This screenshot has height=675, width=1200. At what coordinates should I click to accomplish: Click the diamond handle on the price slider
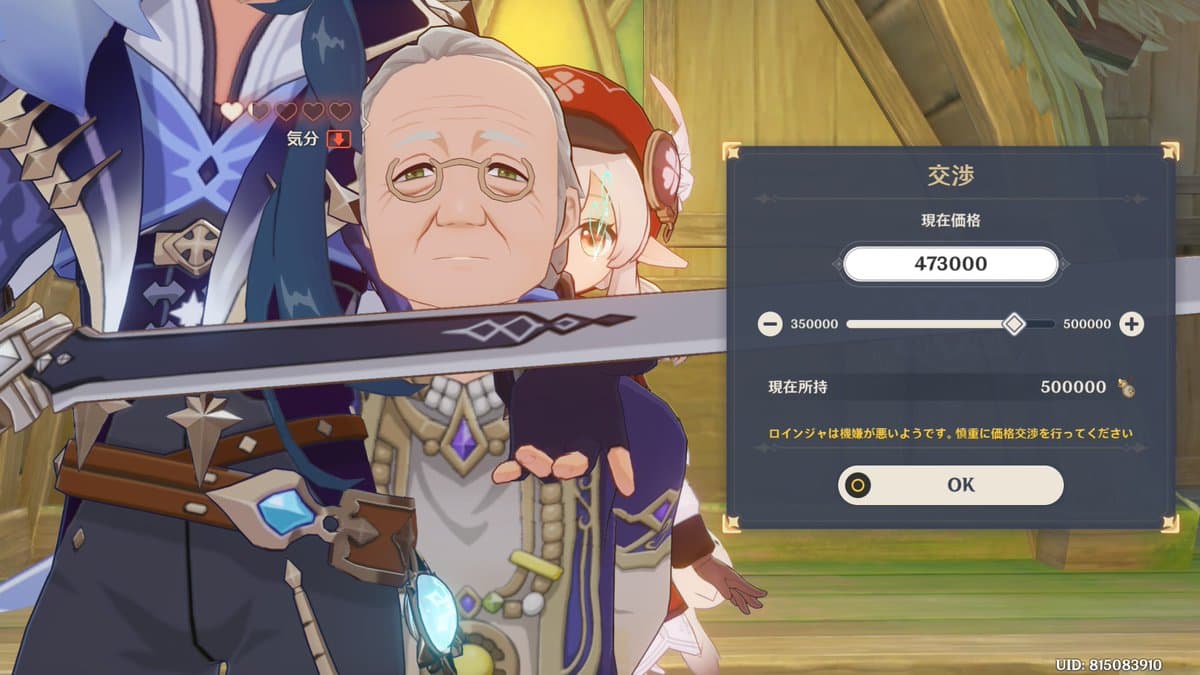tap(1014, 324)
